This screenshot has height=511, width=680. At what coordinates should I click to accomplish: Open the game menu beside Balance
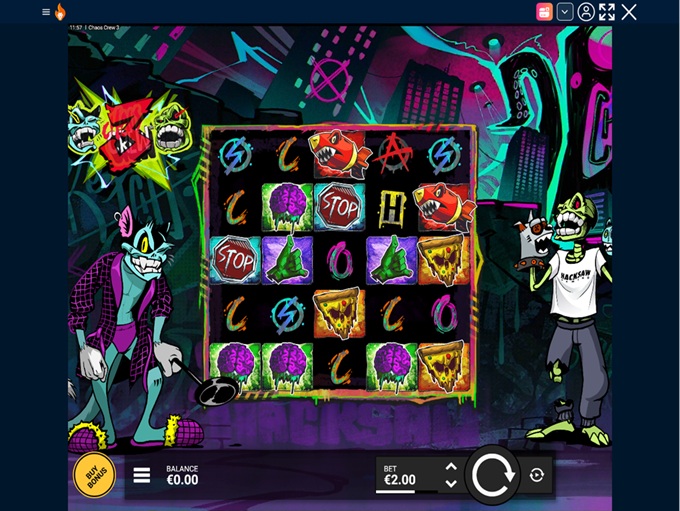(x=142, y=475)
